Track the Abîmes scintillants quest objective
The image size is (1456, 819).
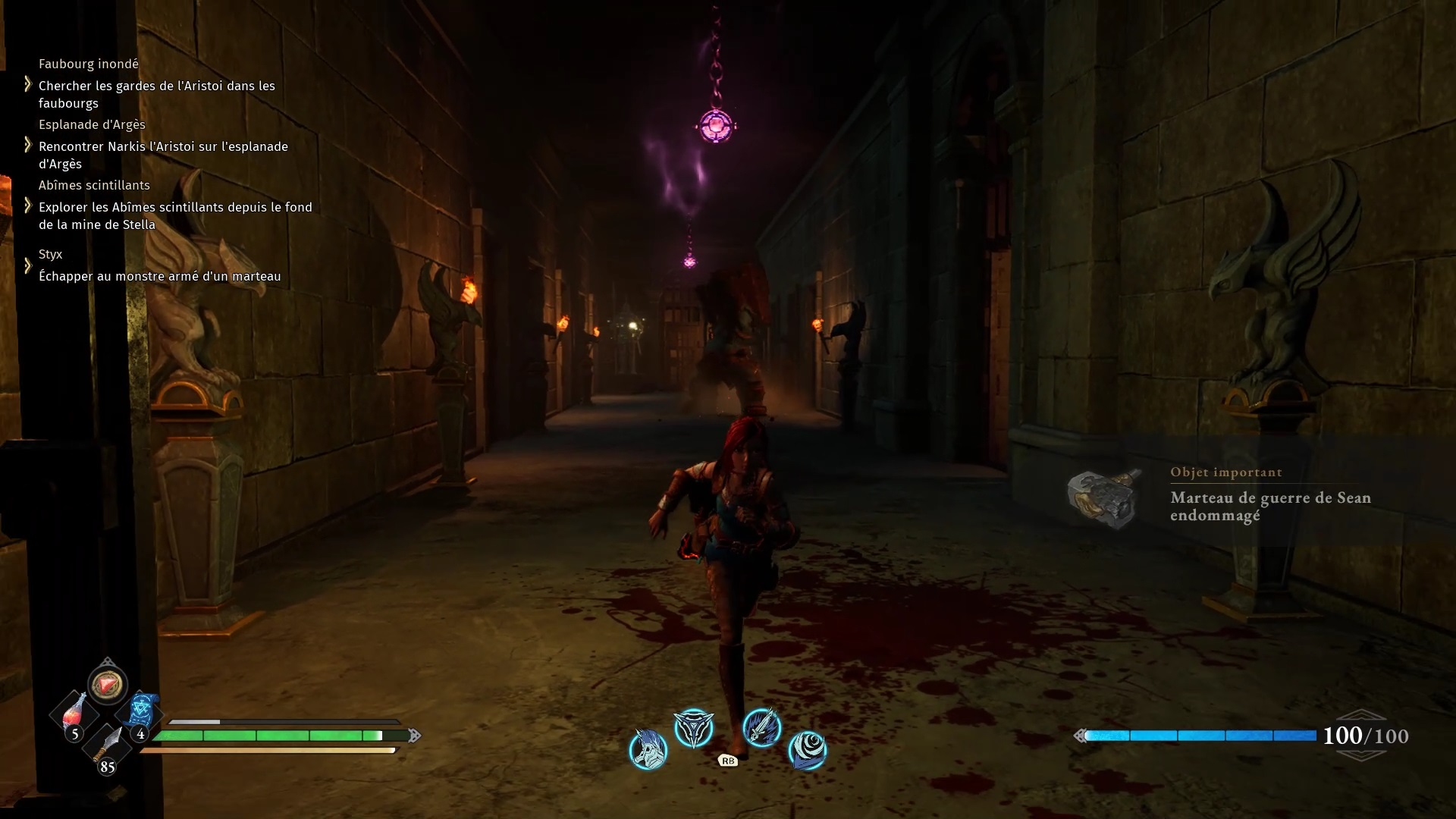[175, 215]
